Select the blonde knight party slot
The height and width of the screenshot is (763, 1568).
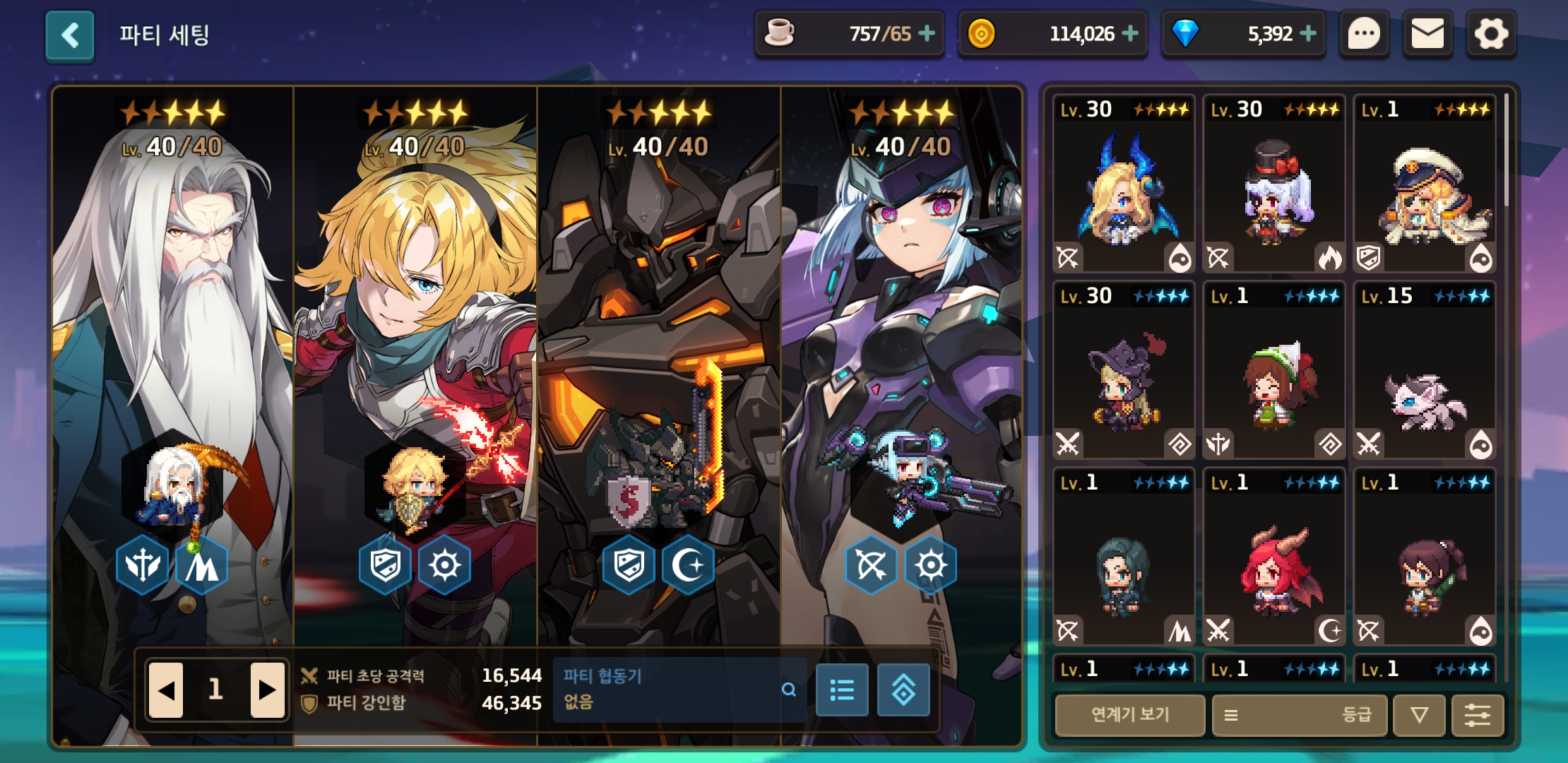(415, 353)
